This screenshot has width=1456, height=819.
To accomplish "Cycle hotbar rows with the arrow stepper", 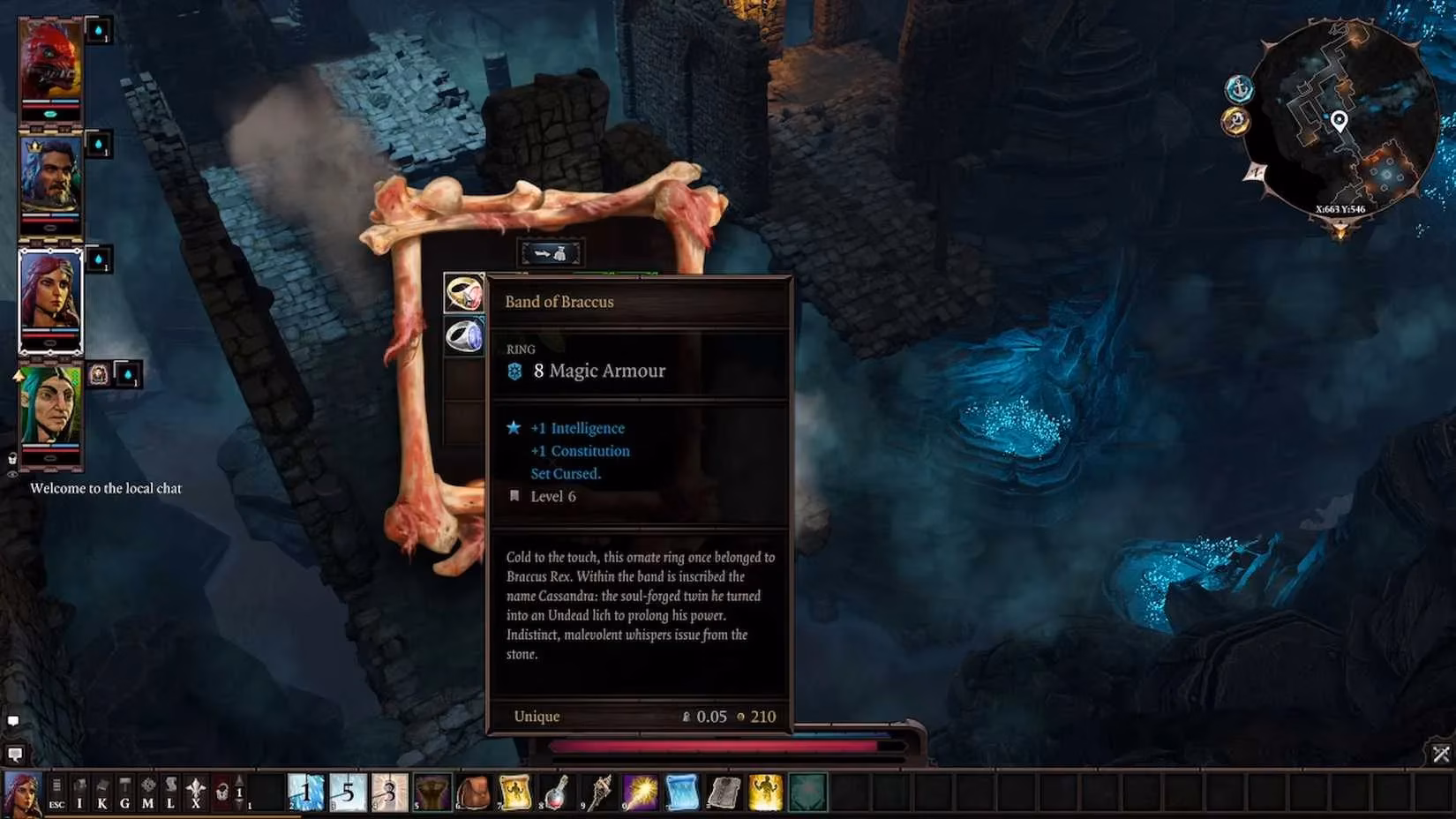I will pos(239,793).
